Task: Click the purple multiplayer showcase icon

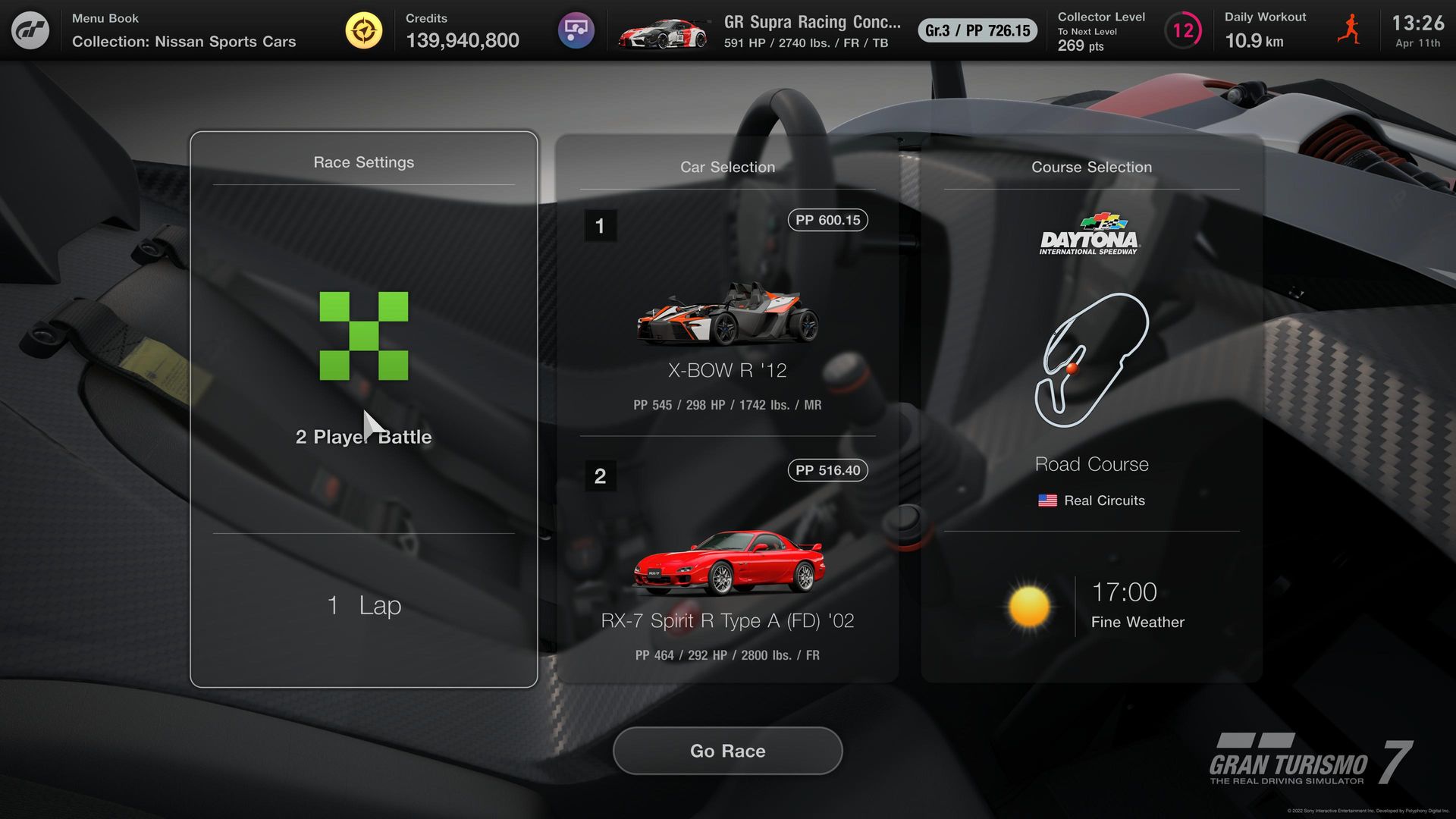Action: tap(576, 30)
